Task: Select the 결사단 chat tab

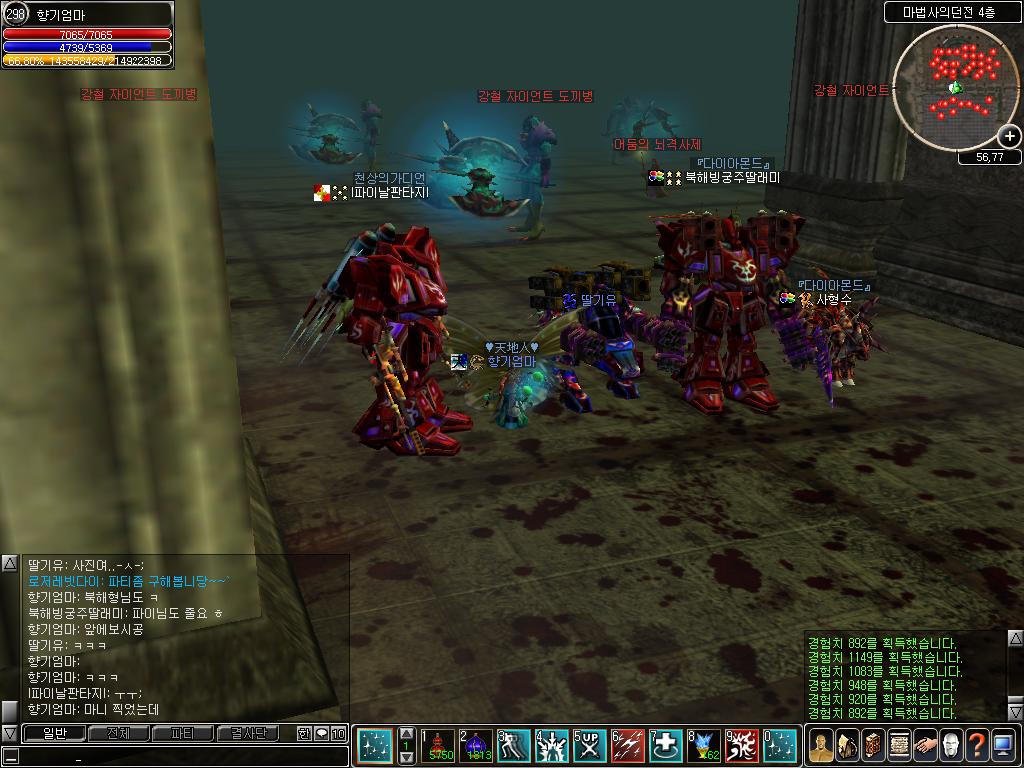Action: (x=247, y=733)
